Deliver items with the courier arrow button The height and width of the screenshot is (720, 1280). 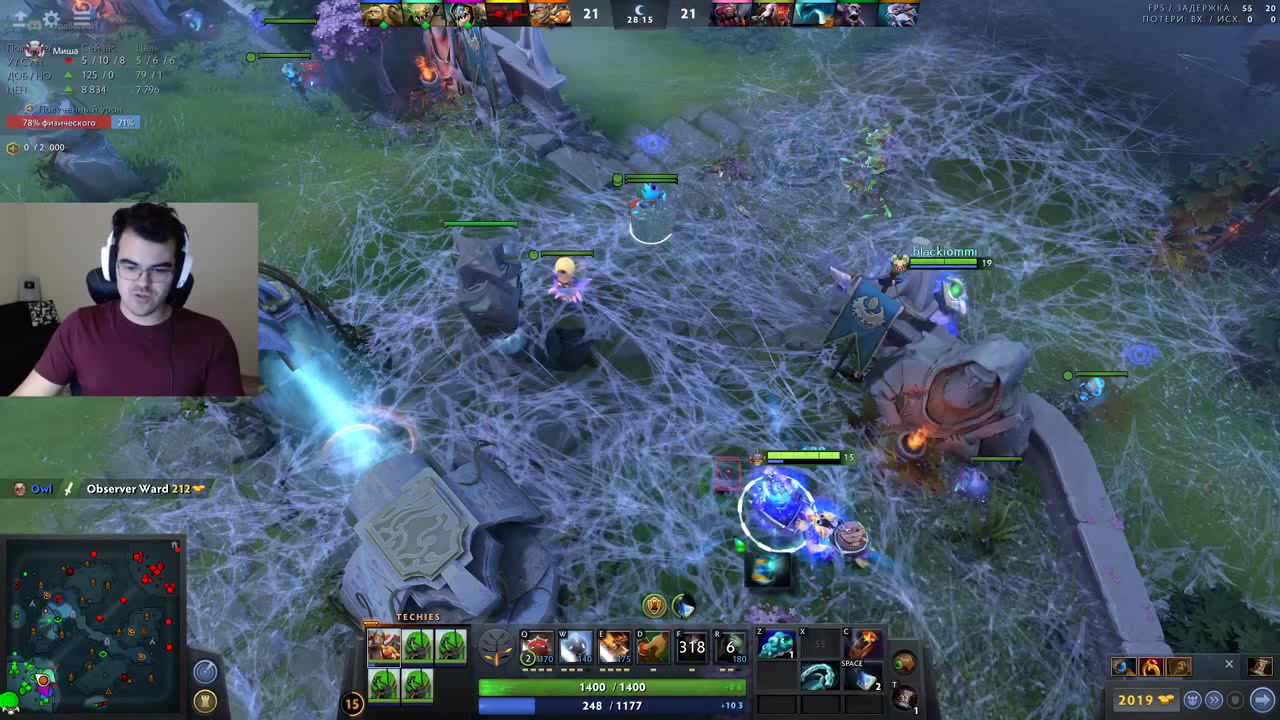(x=1262, y=700)
